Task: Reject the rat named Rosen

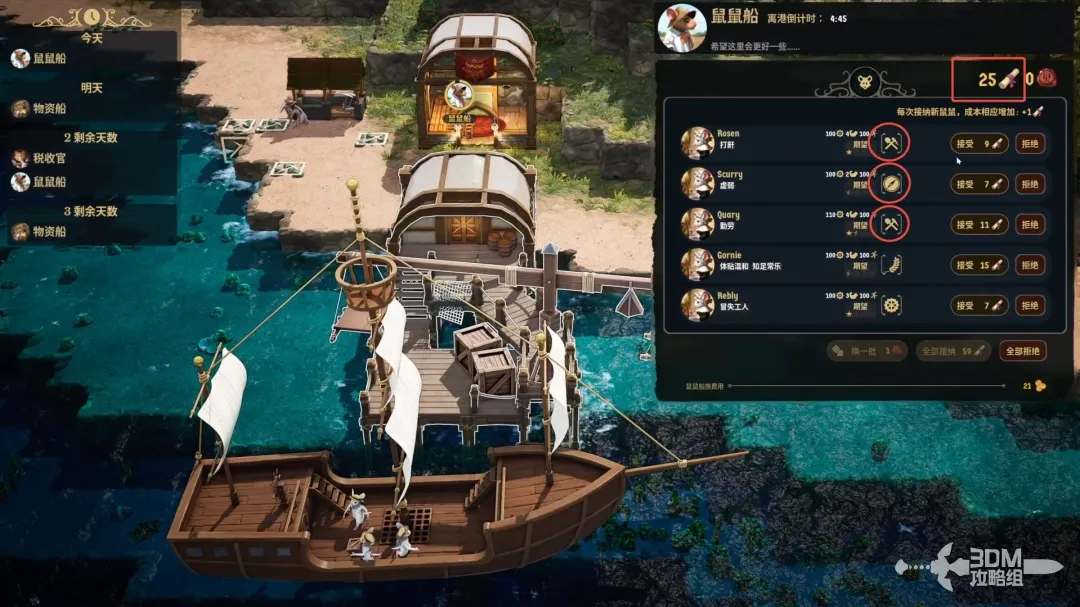Action: coord(1030,144)
